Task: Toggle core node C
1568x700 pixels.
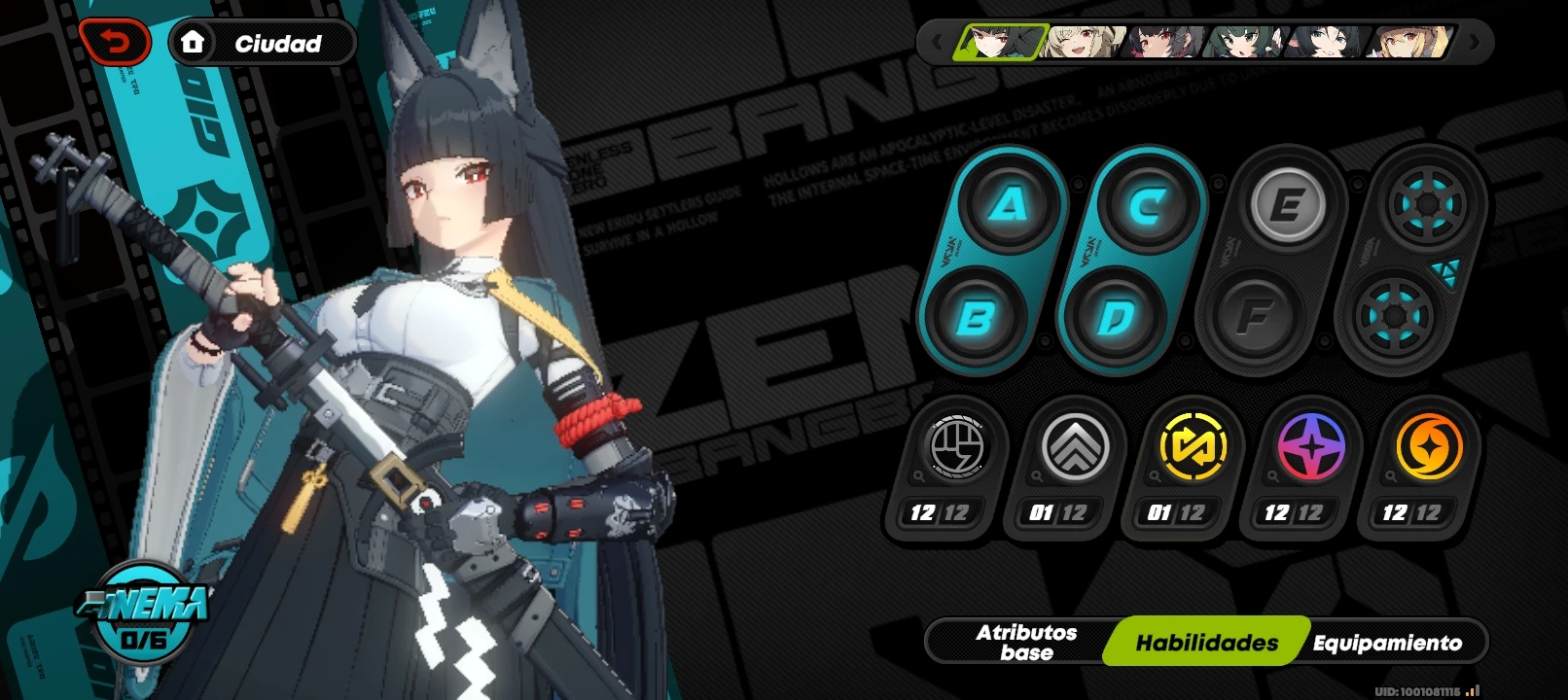Action: click(1148, 204)
